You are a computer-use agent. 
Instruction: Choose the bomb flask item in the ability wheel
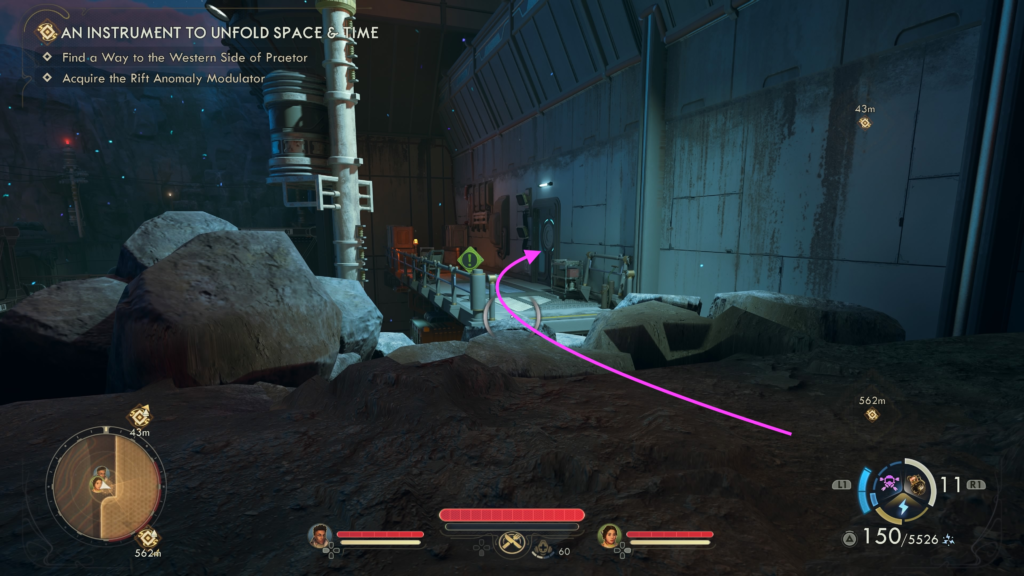(917, 485)
